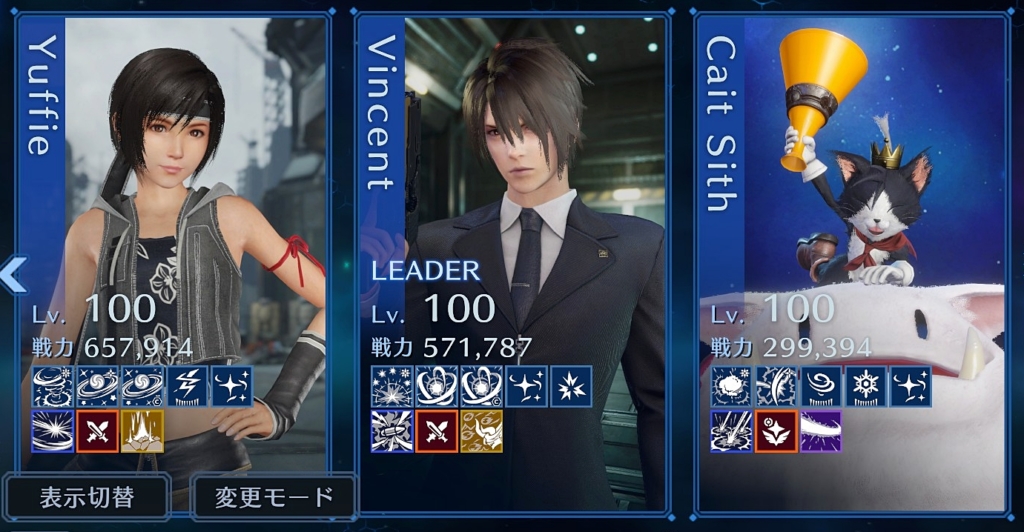This screenshot has width=1024, height=532.
Task: Click the 表示切替 display switch button
Action: (86, 497)
